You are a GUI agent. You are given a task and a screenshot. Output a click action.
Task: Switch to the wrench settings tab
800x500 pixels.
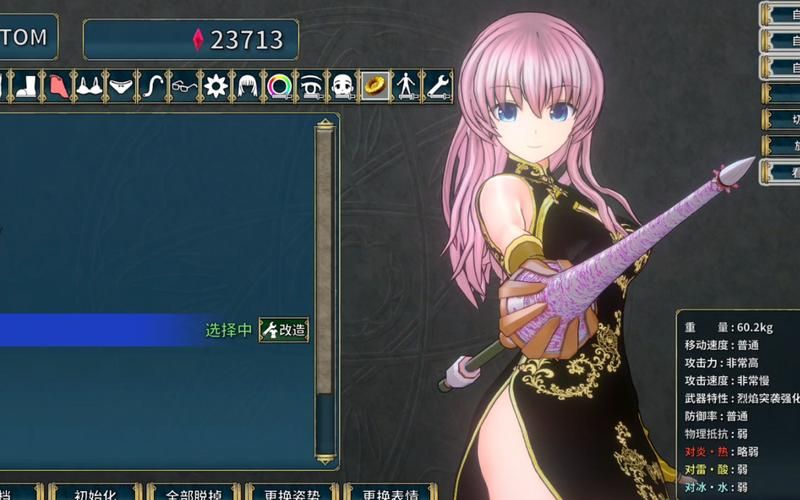click(438, 86)
